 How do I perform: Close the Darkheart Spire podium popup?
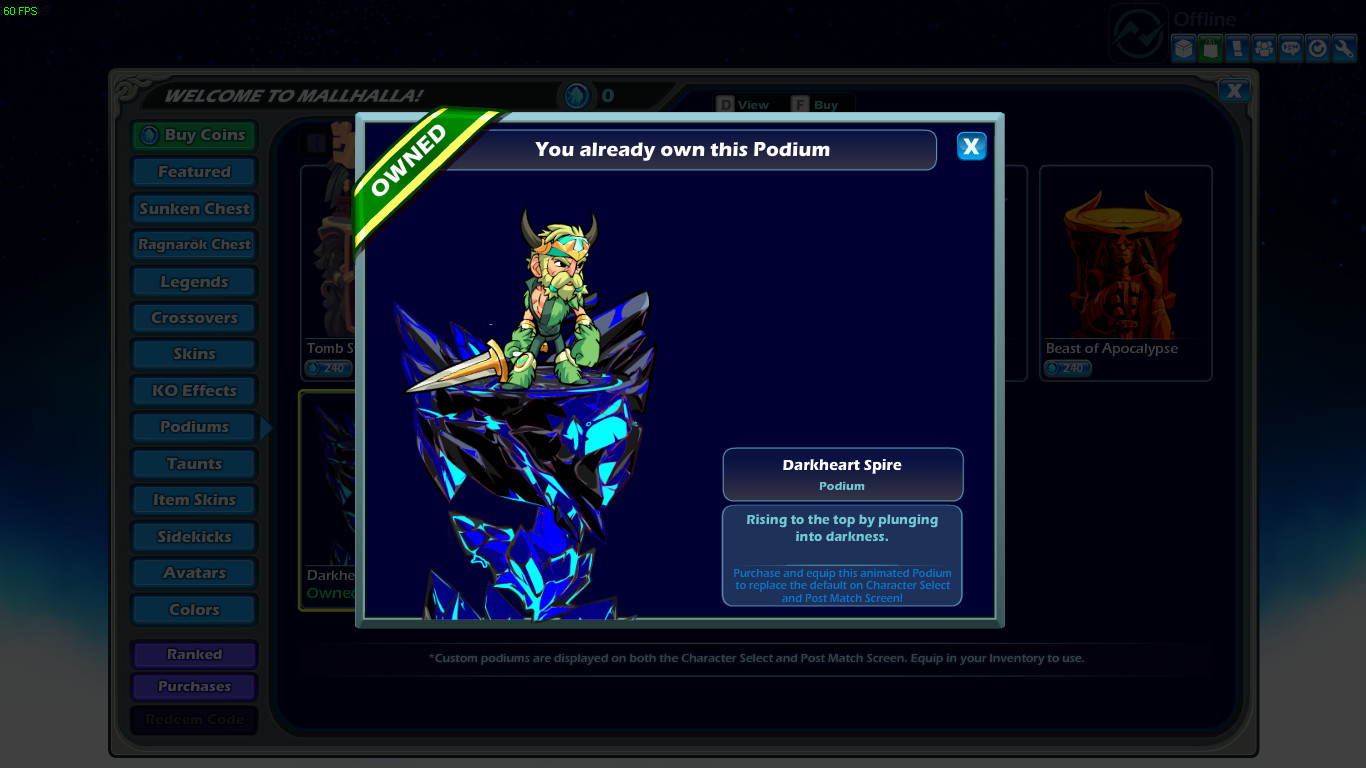[x=970, y=146]
